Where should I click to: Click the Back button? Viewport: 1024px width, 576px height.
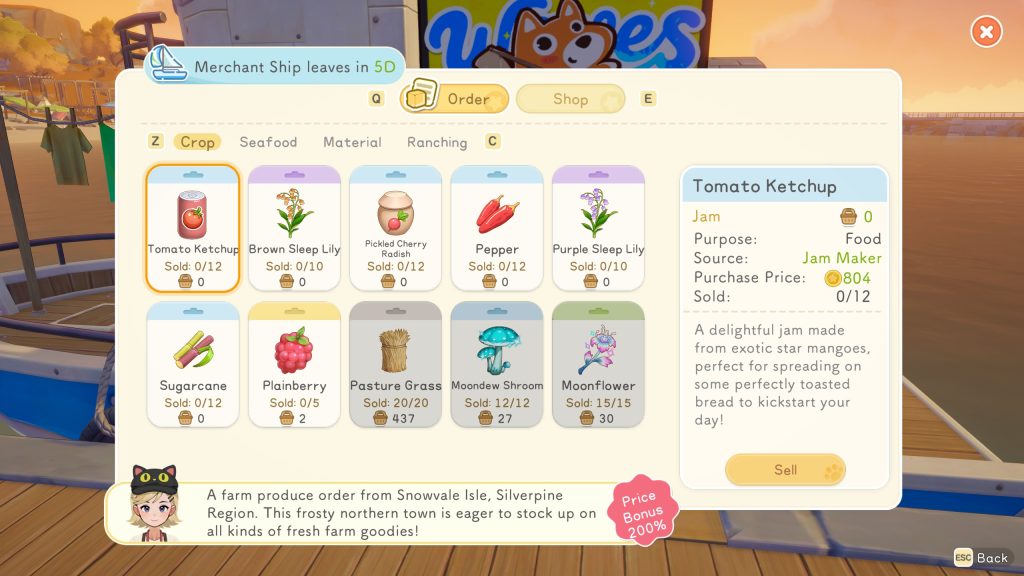tap(981, 557)
